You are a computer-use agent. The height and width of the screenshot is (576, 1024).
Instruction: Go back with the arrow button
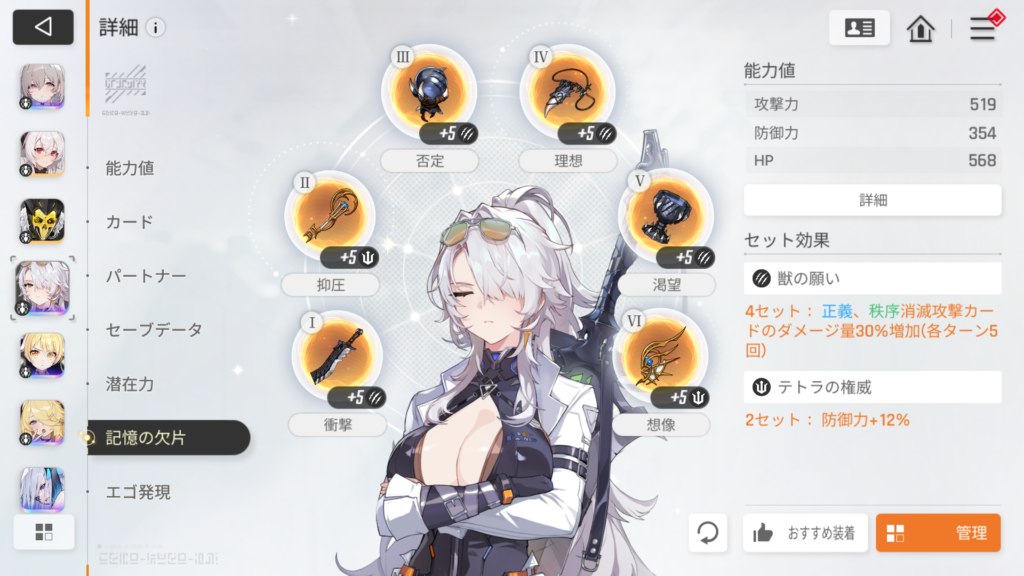click(43, 27)
